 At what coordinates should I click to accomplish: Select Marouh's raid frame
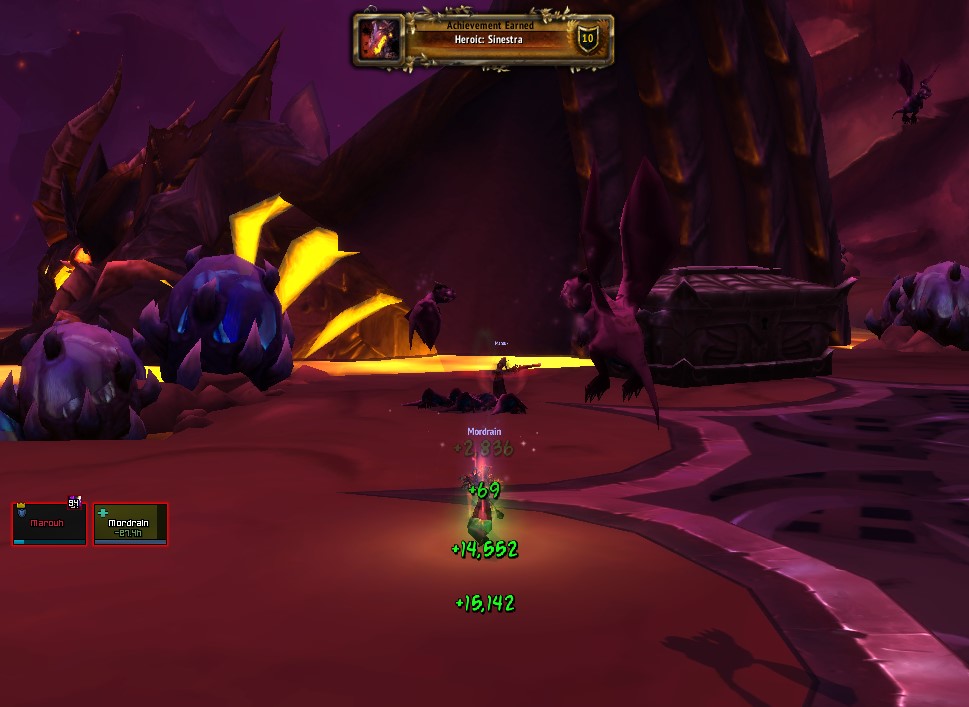point(49,524)
